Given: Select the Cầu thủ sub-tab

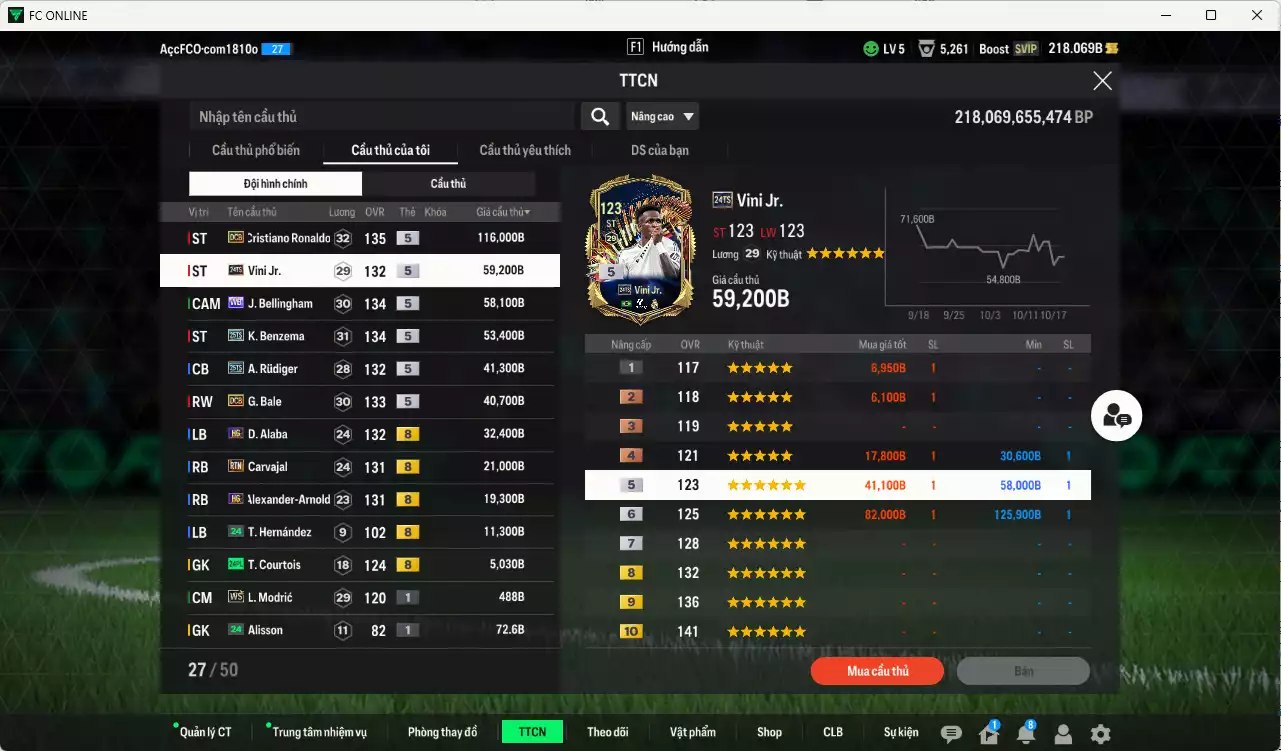Looking at the screenshot, I should [448, 184].
